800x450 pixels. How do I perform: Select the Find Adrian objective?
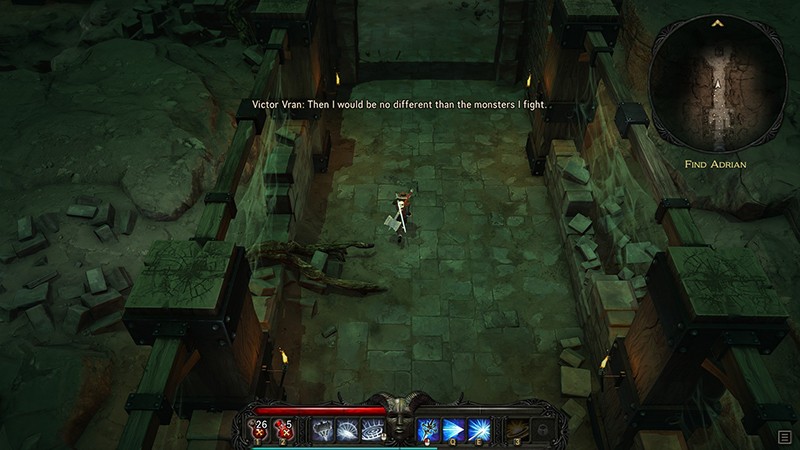pyautogui.click(x=716, y=162)
